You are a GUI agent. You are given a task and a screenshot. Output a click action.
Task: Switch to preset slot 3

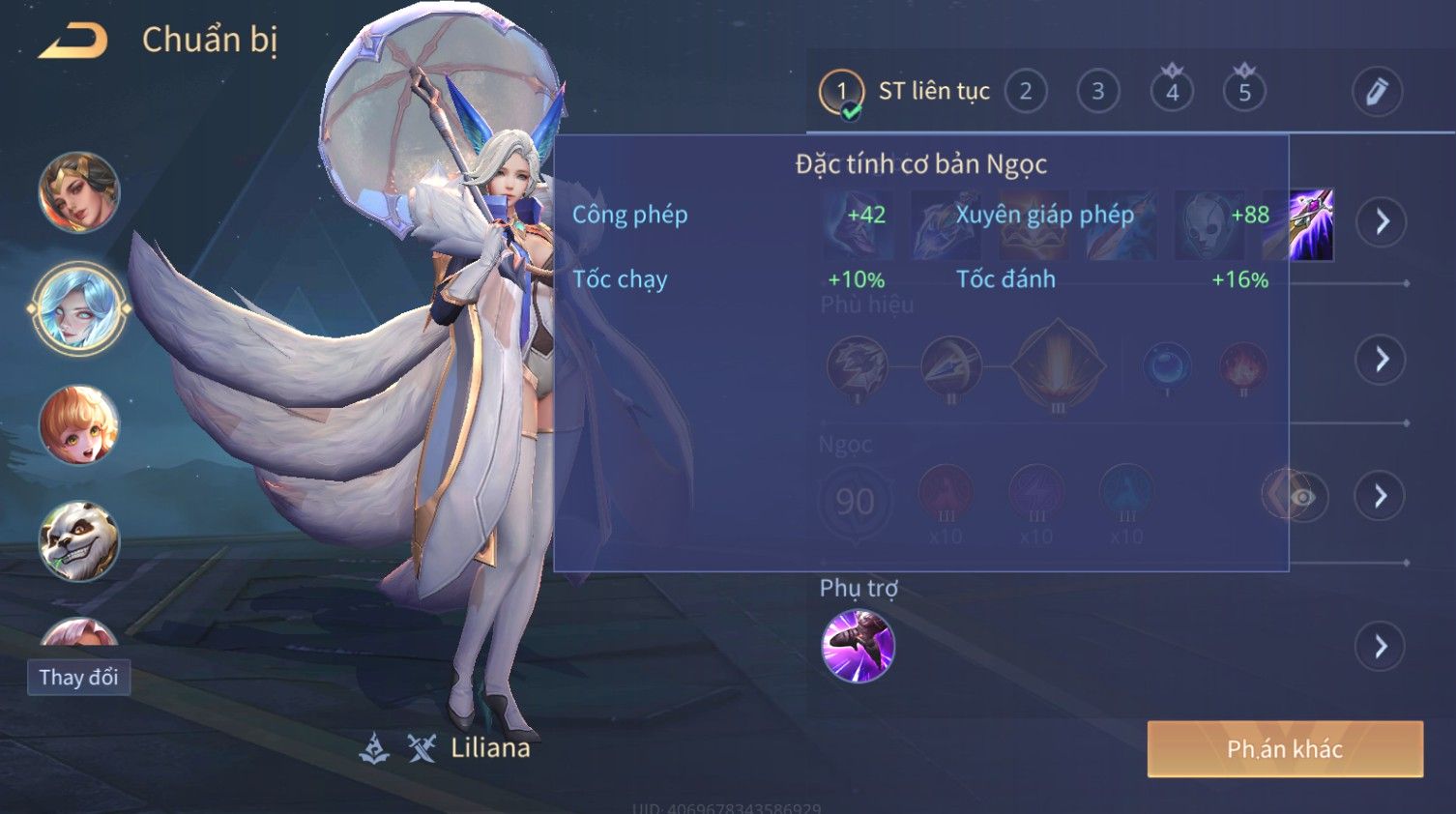(x=1098, y=92)
